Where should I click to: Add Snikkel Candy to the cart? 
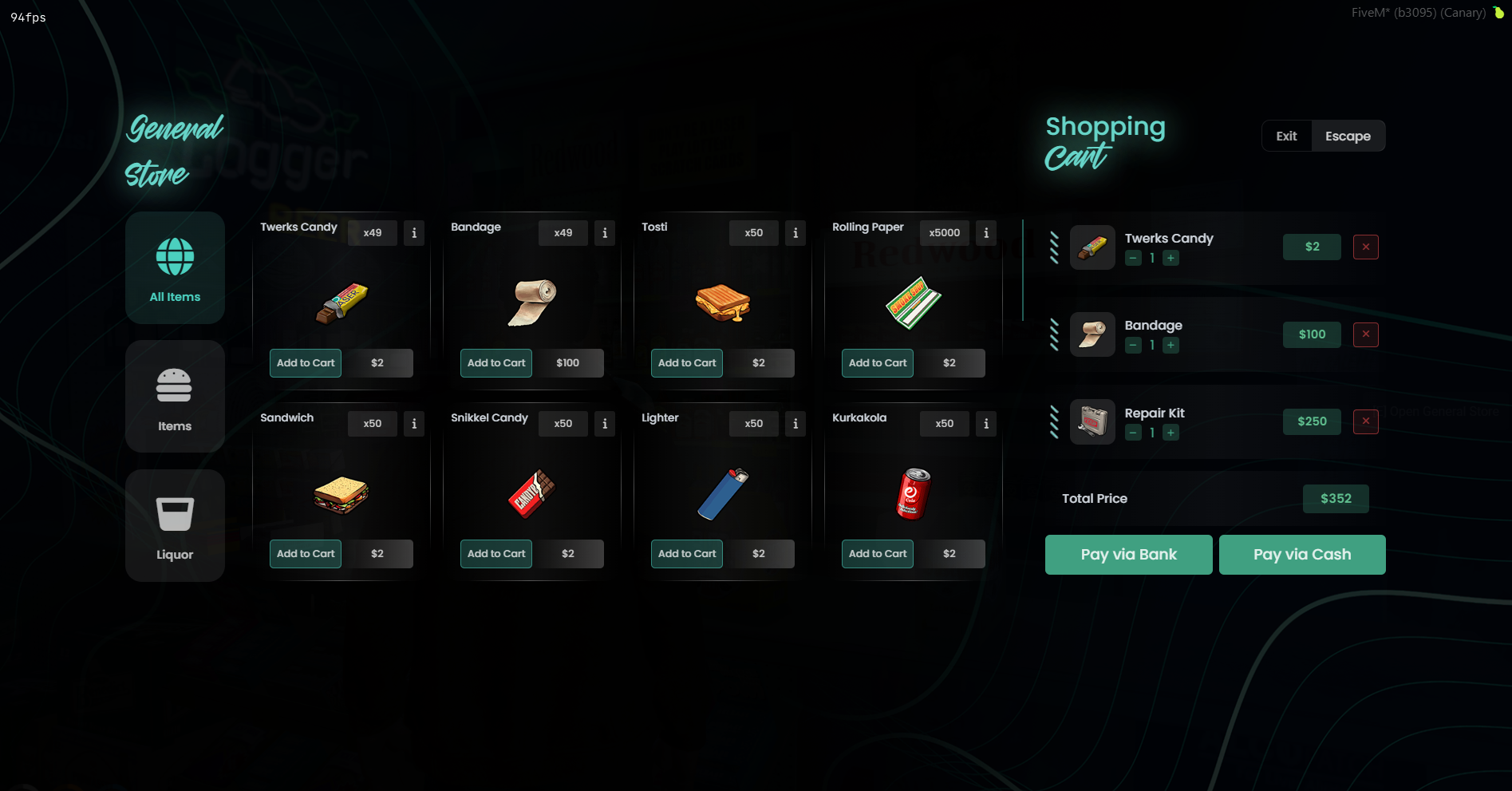(496, 554)
